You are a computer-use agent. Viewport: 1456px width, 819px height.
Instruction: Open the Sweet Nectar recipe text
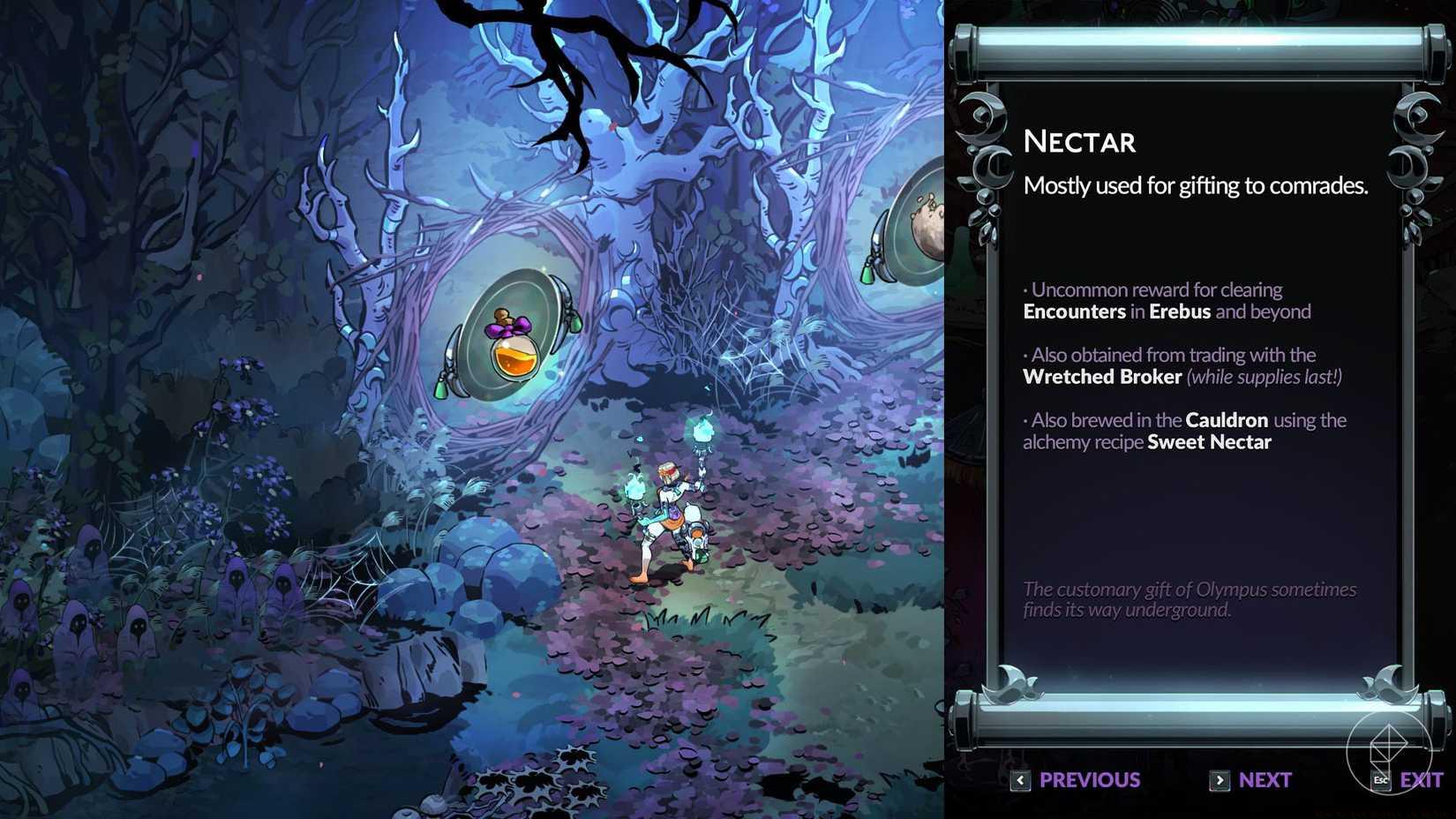coord(1207,441)
